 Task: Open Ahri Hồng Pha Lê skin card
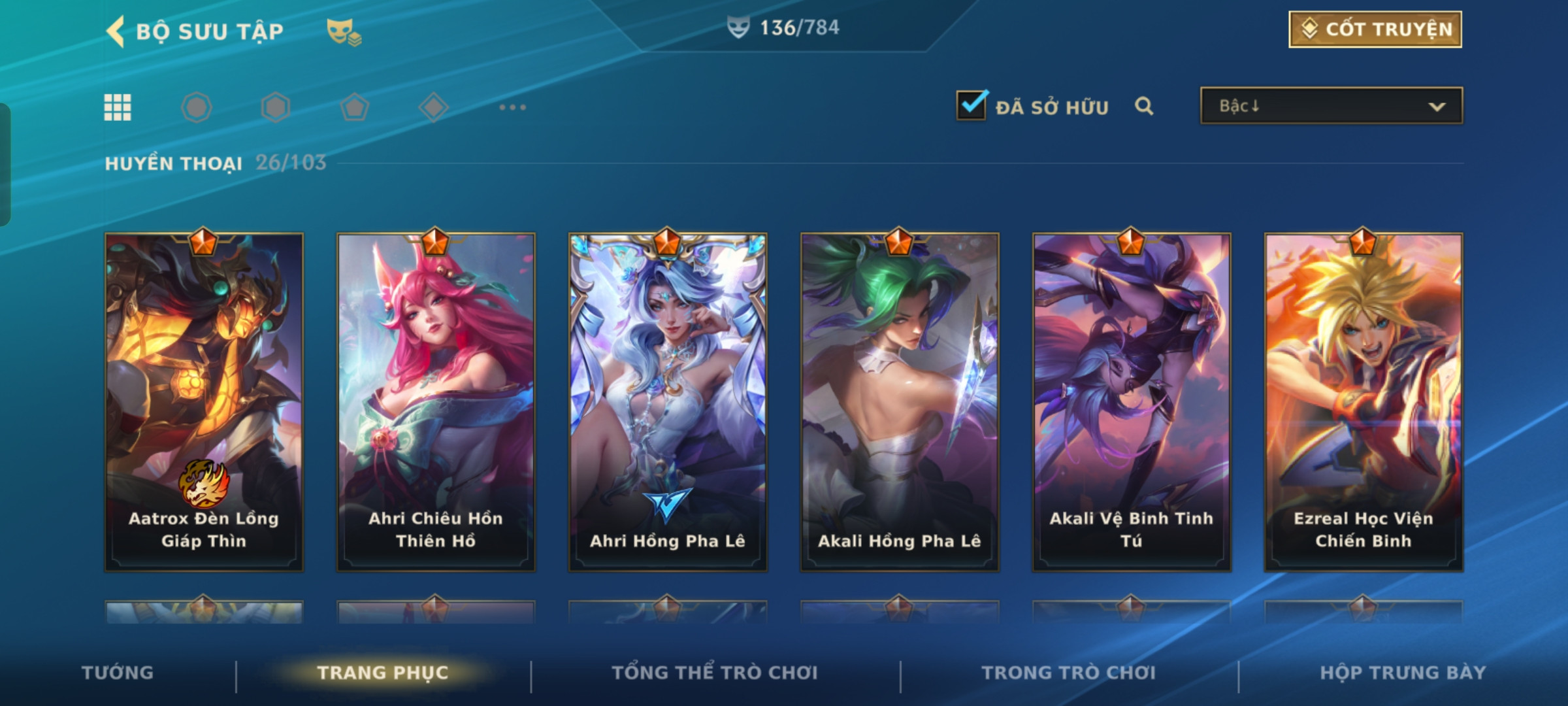[668, 401]
